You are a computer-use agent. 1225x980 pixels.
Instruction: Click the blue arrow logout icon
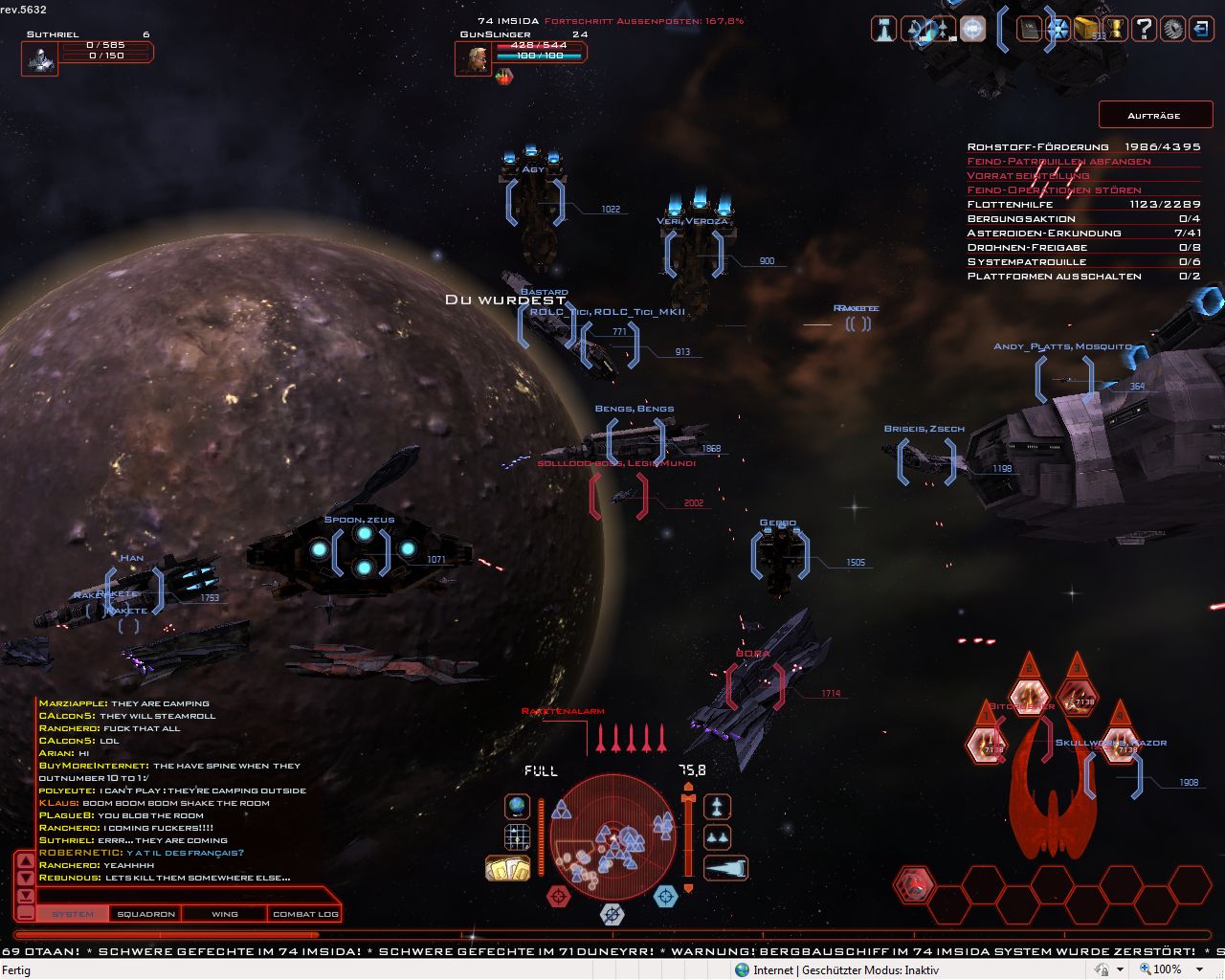click(1201, 30)
